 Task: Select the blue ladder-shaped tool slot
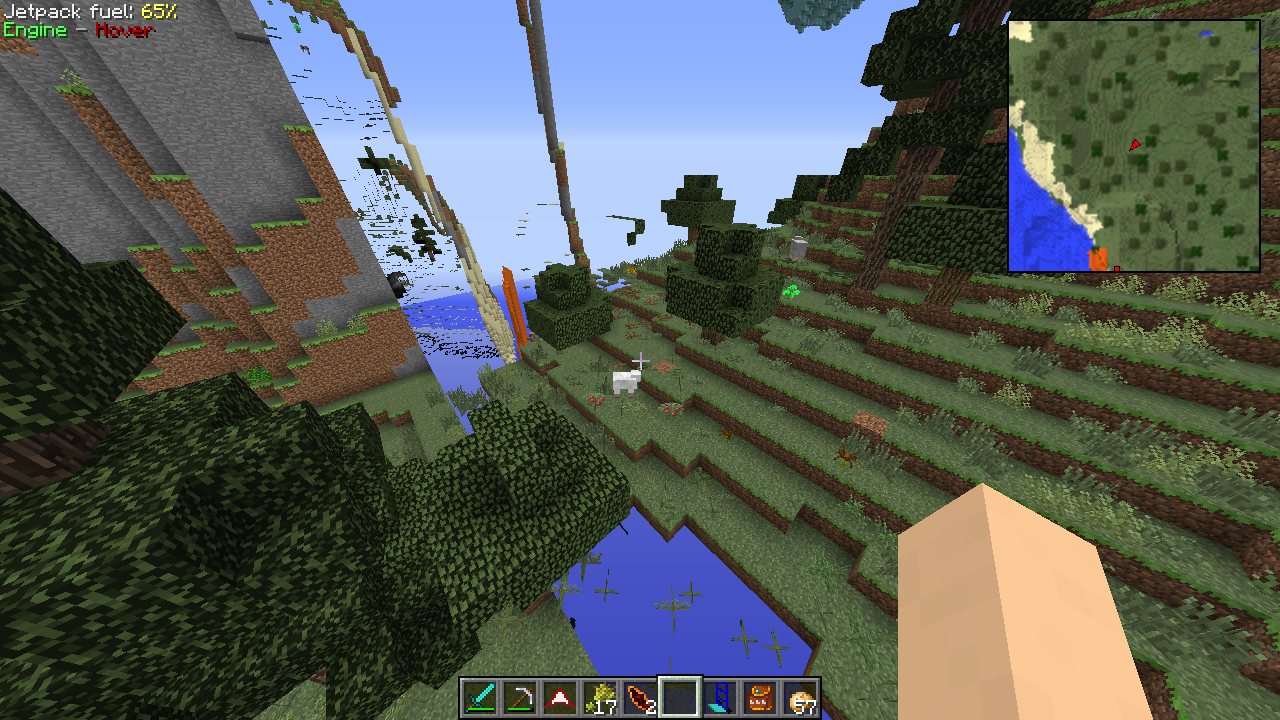[x=720, y=697]
